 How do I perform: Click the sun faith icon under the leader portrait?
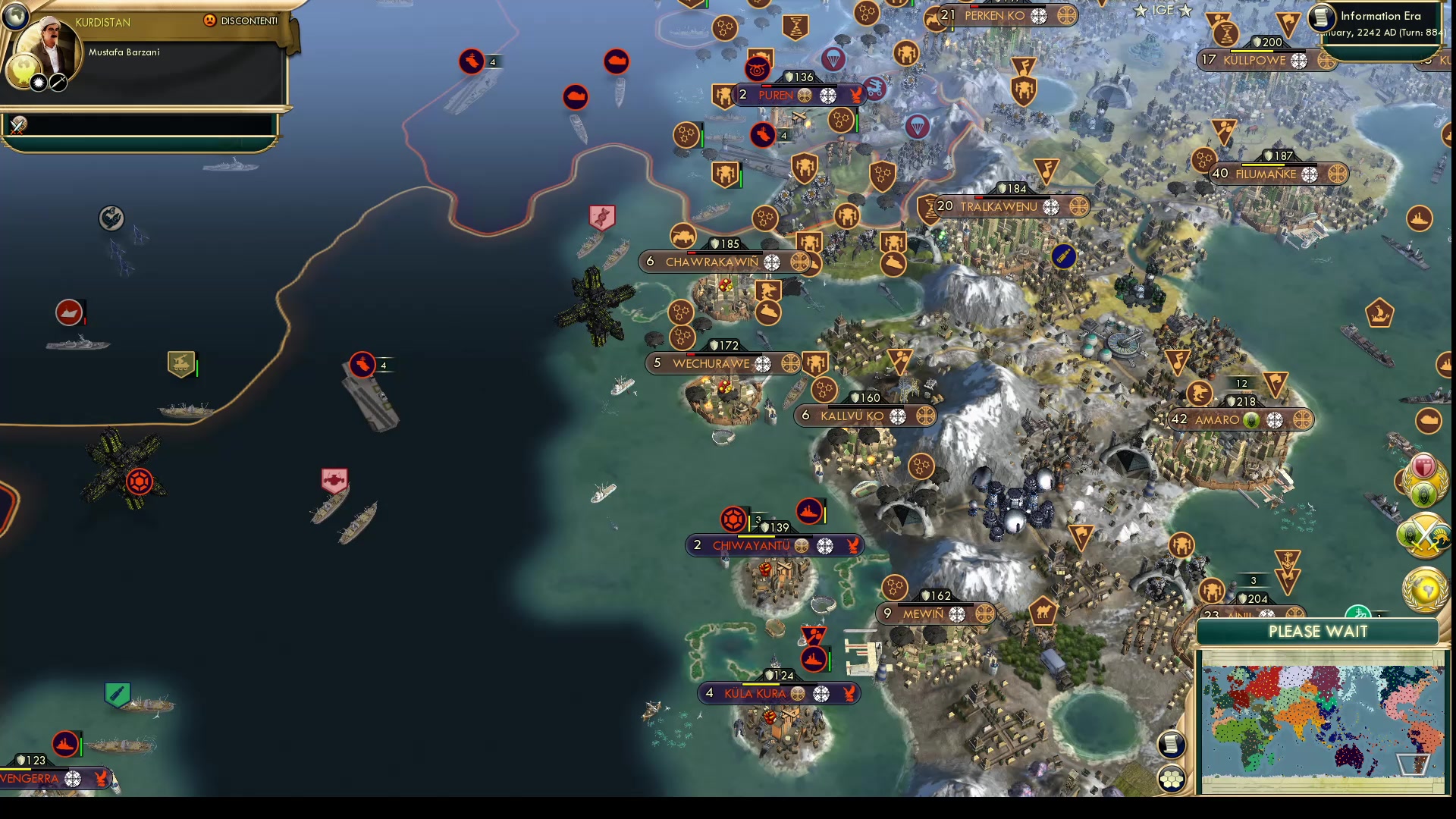pos(36,83)
